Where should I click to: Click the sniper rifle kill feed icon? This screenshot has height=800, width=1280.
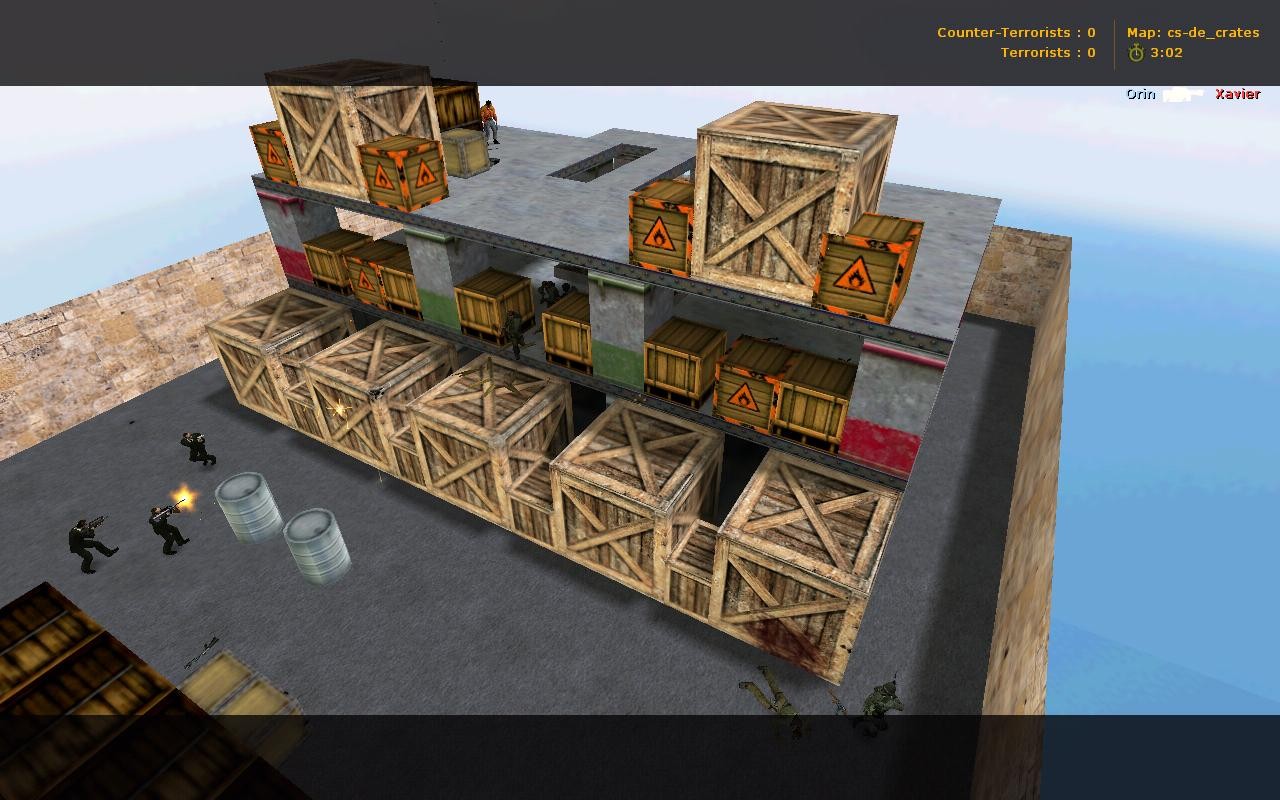[1184, 94]
